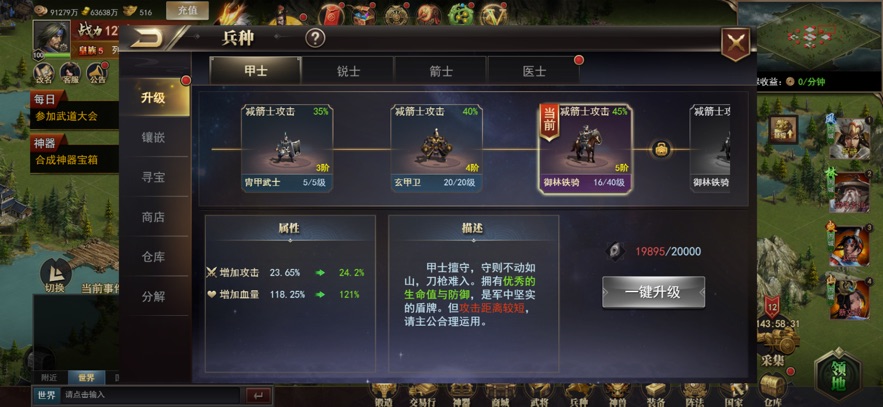Click the 一键升级 upgrade button
This screenshot has height=407, width=883.
[x=653, y=292]
